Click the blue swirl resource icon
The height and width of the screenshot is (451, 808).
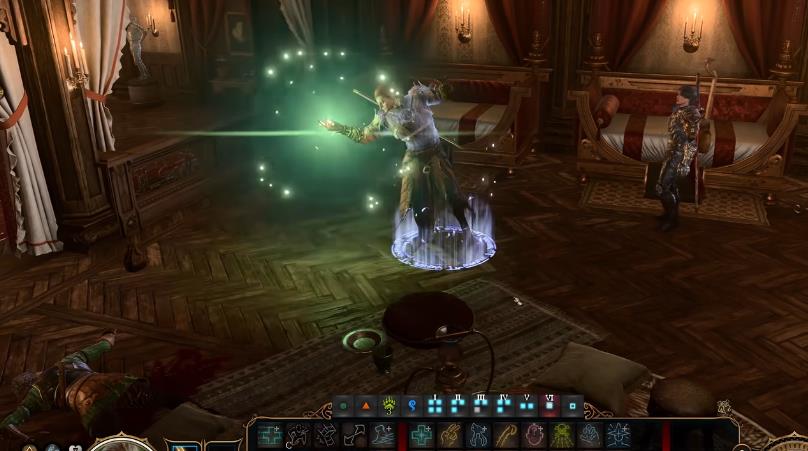tap(411, 406)
